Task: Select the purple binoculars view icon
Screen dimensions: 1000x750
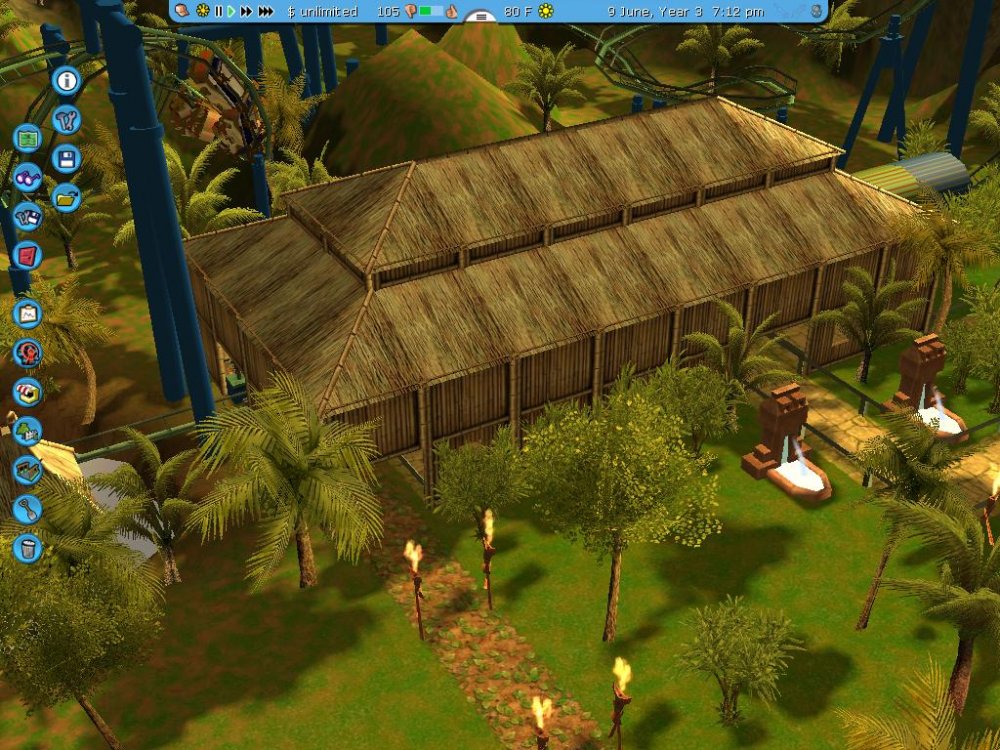Action: pos(28,177)
